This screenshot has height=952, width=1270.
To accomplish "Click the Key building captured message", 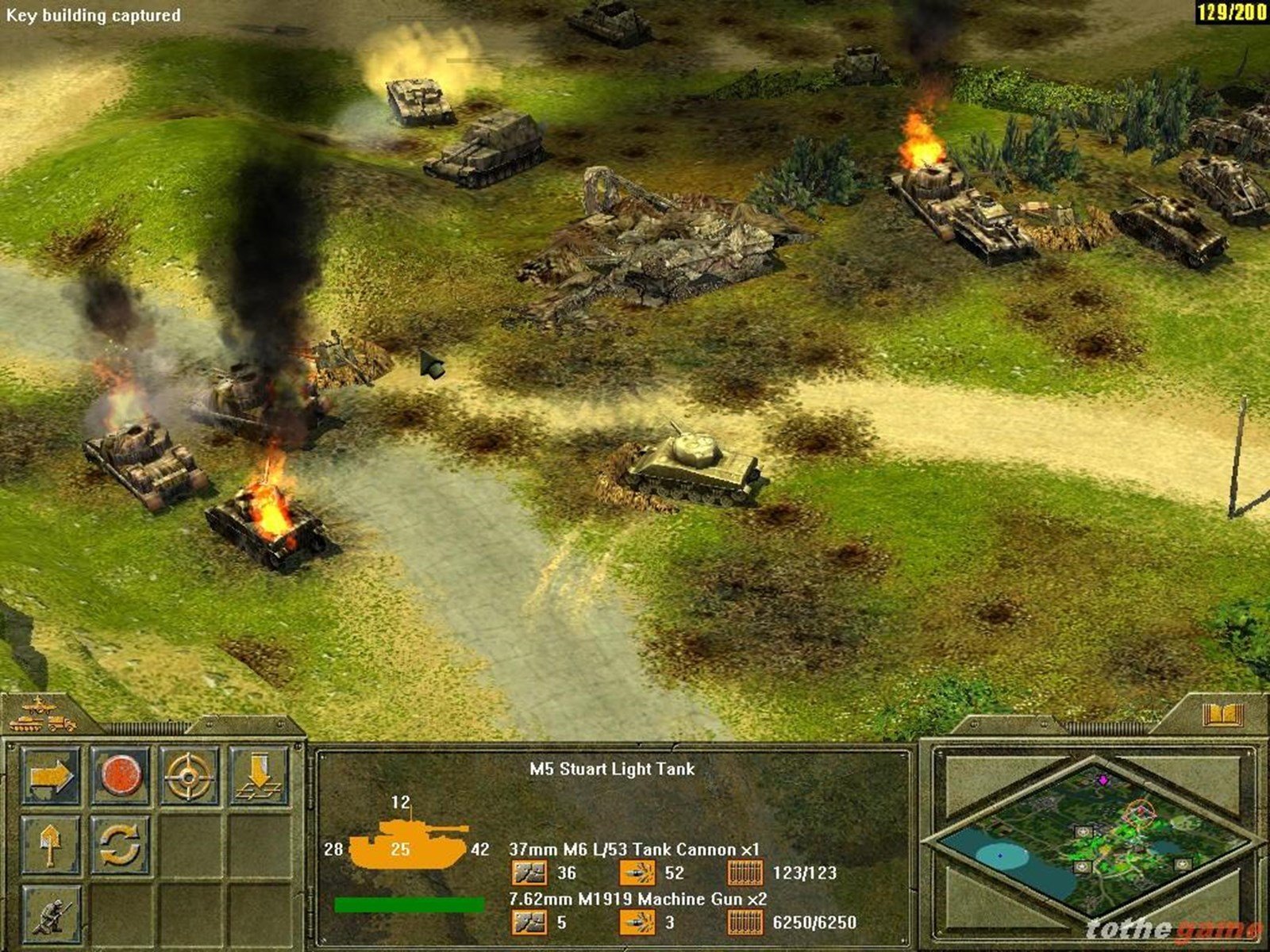I will [93, 14].
